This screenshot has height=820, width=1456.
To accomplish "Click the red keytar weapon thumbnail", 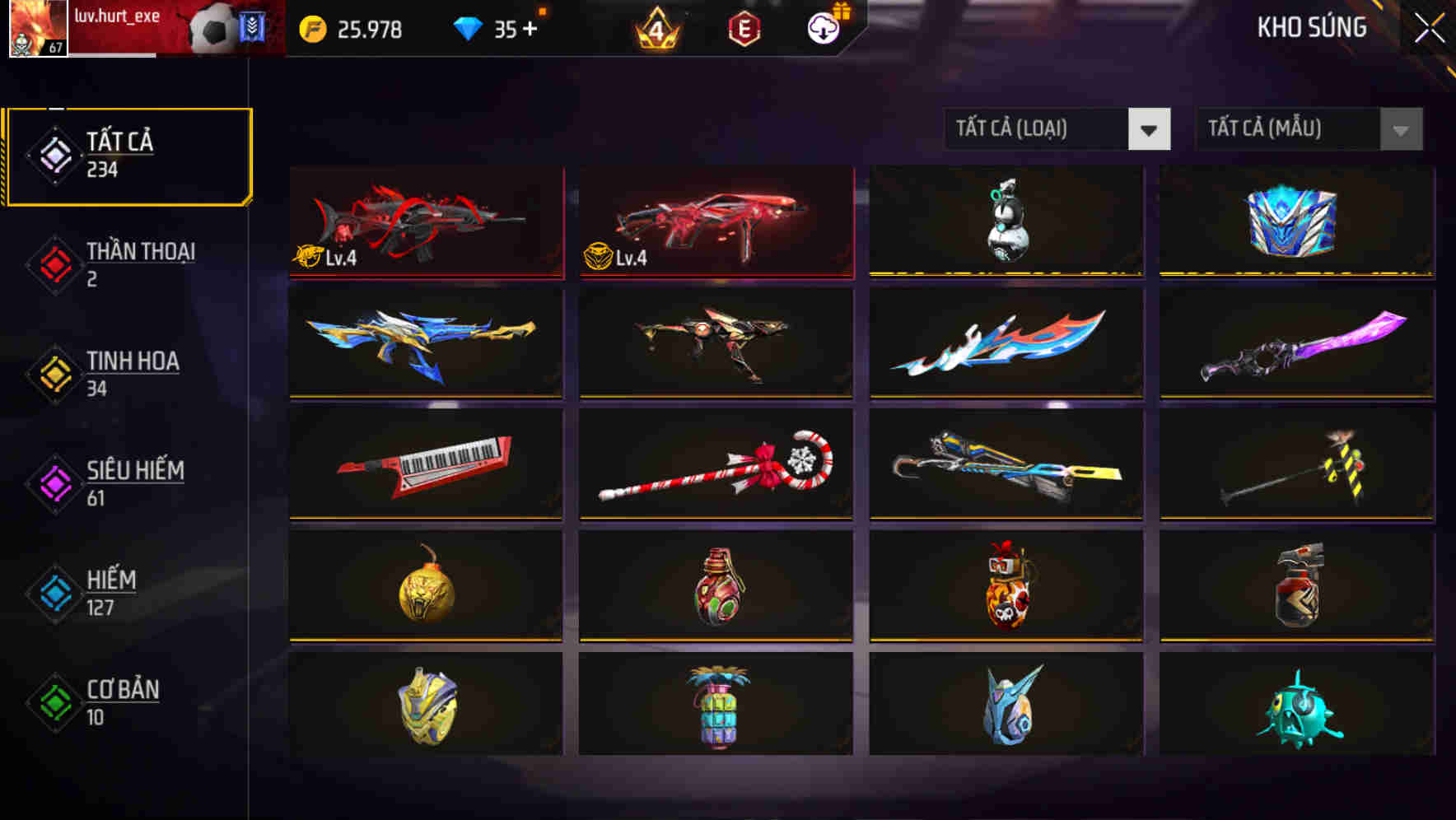I will (x=426, y=465).
